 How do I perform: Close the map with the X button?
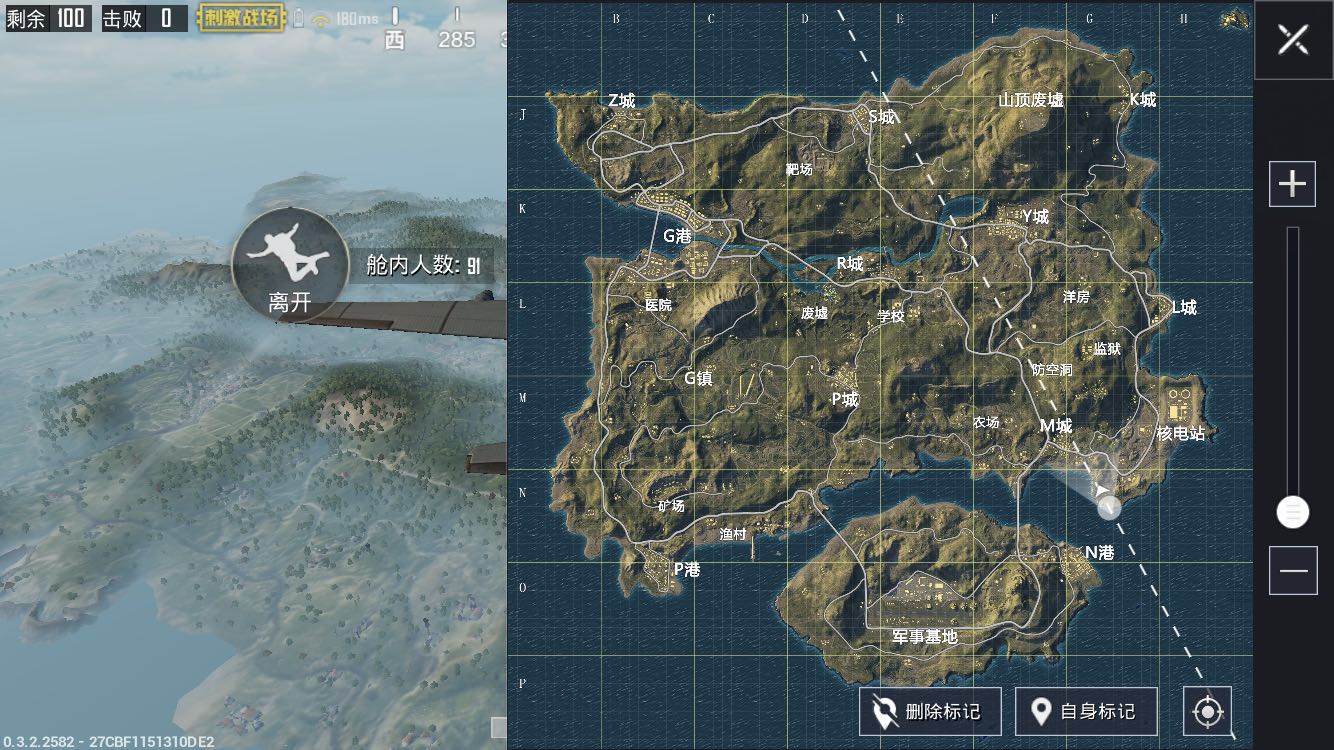click(x=1293, y=40)
